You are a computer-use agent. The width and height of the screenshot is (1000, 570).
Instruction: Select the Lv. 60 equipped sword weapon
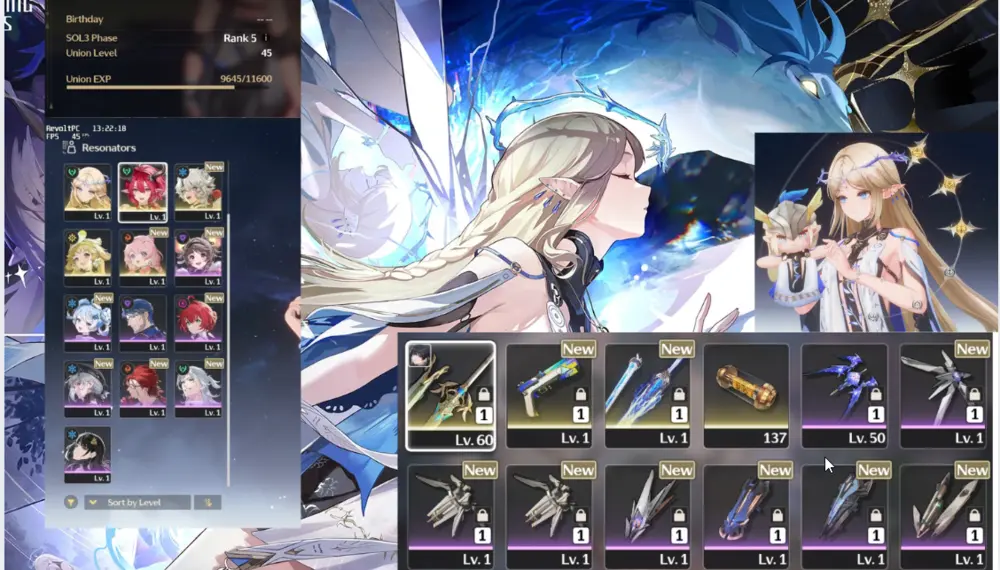pos(451,395)
